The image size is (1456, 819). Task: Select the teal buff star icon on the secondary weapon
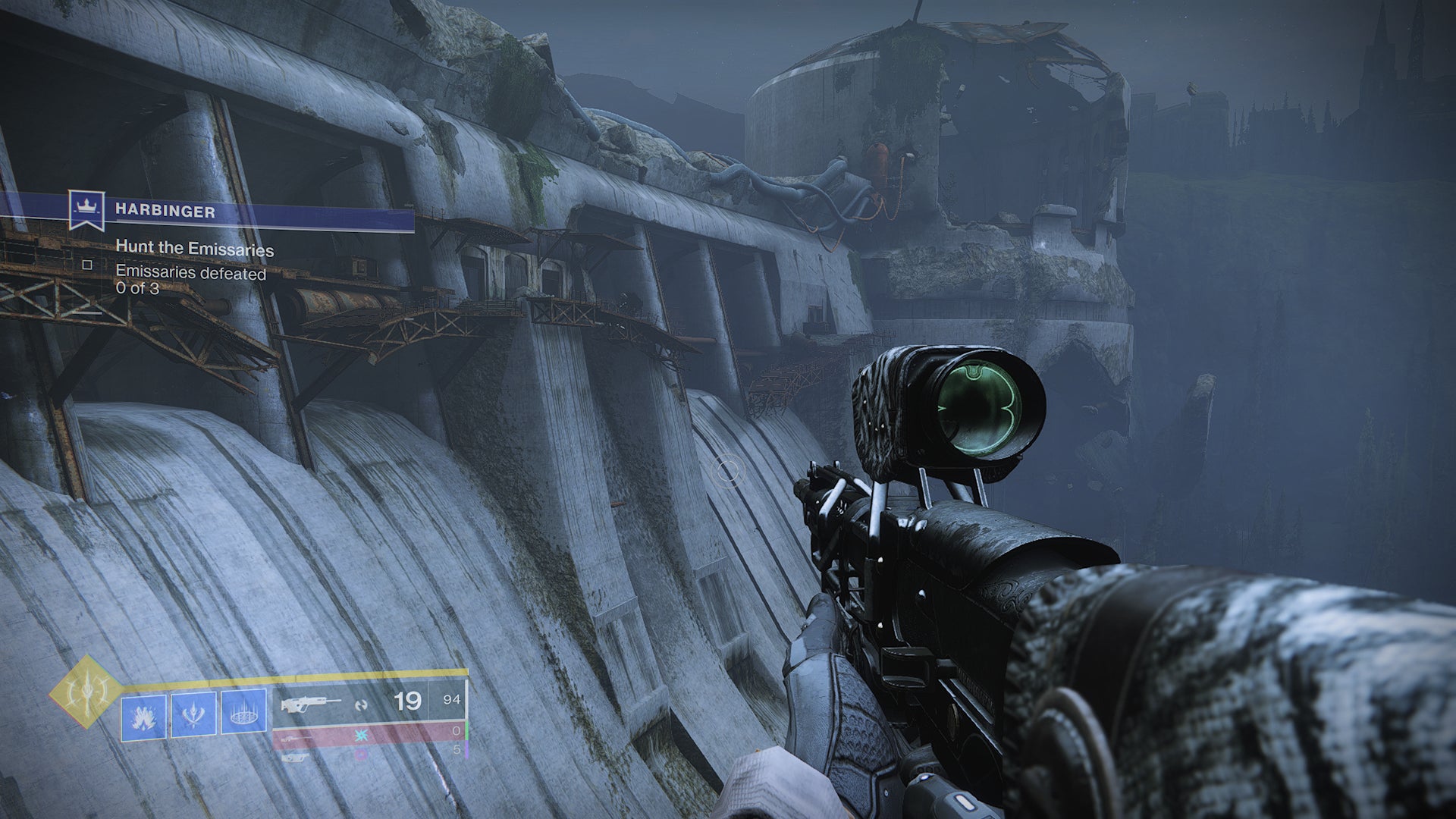[361, 735]
